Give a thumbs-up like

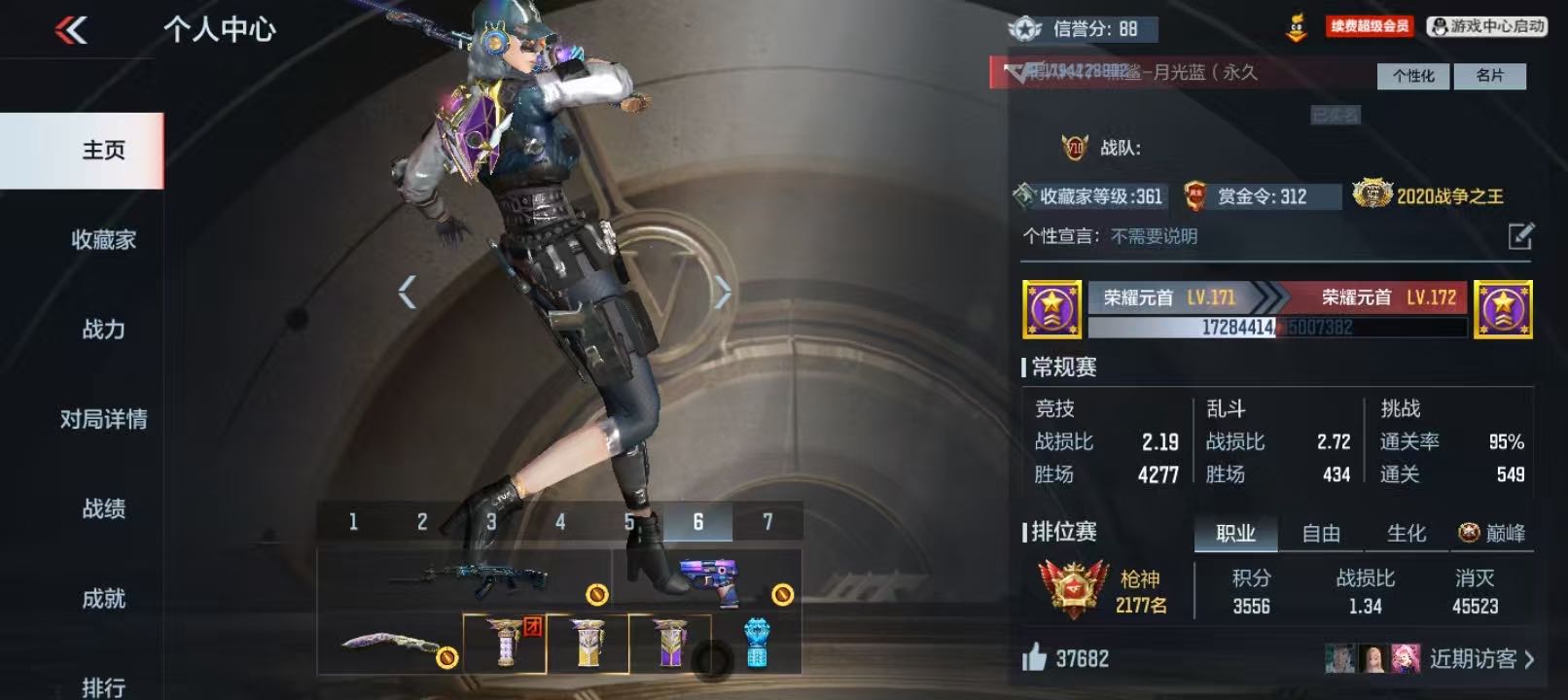tap(1034, 658)
